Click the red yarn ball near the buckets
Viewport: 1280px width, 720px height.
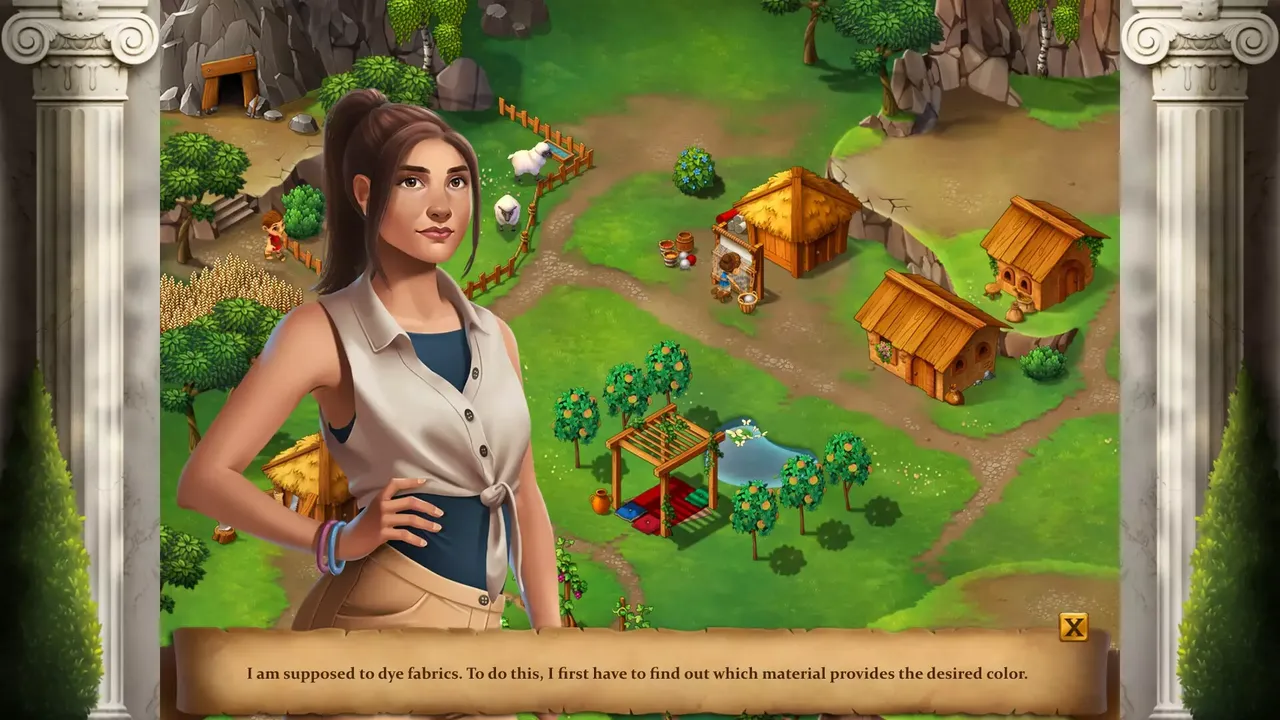tap(691, 258)
